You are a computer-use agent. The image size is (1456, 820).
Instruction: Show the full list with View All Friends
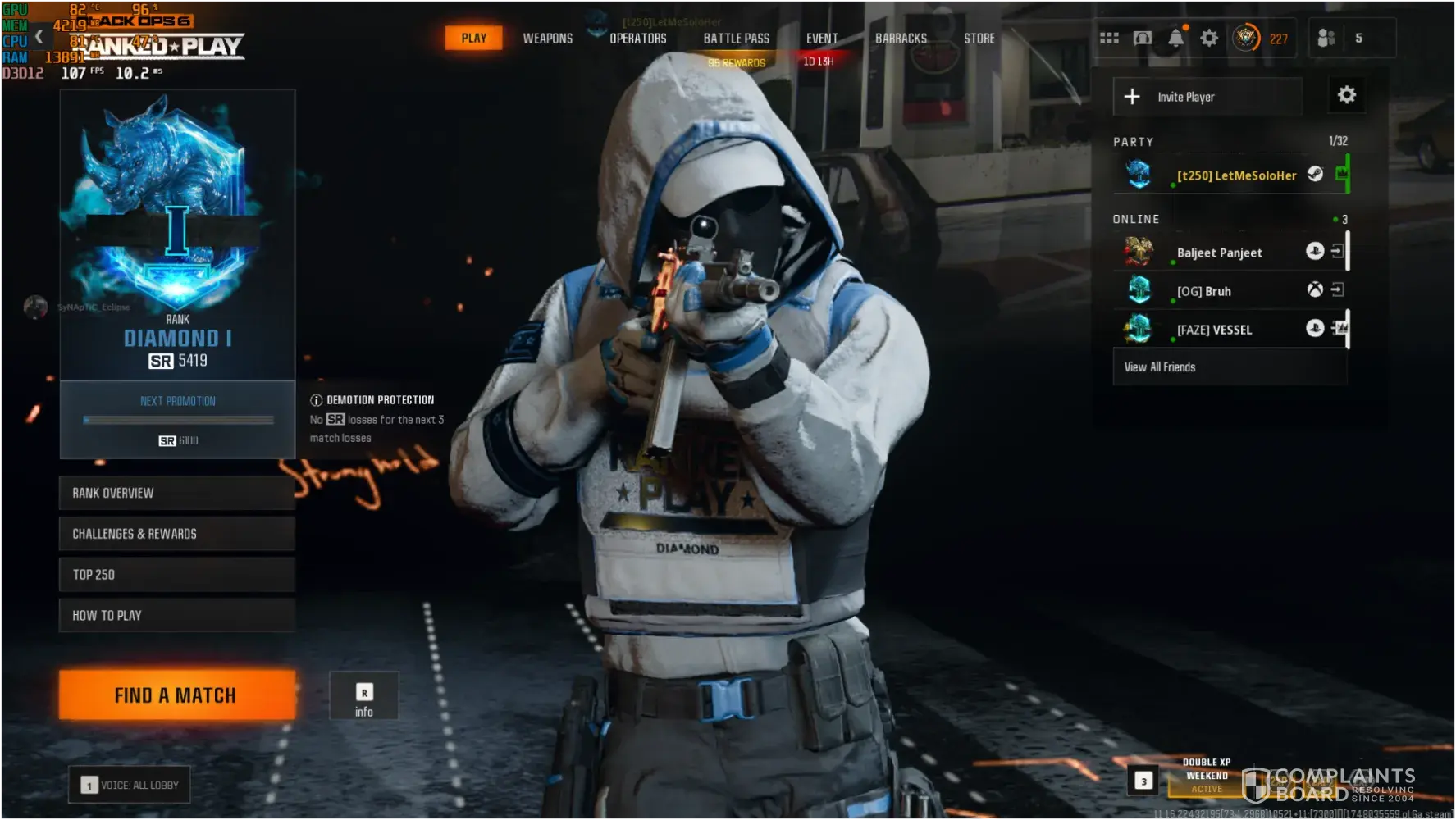[1160, 367]
